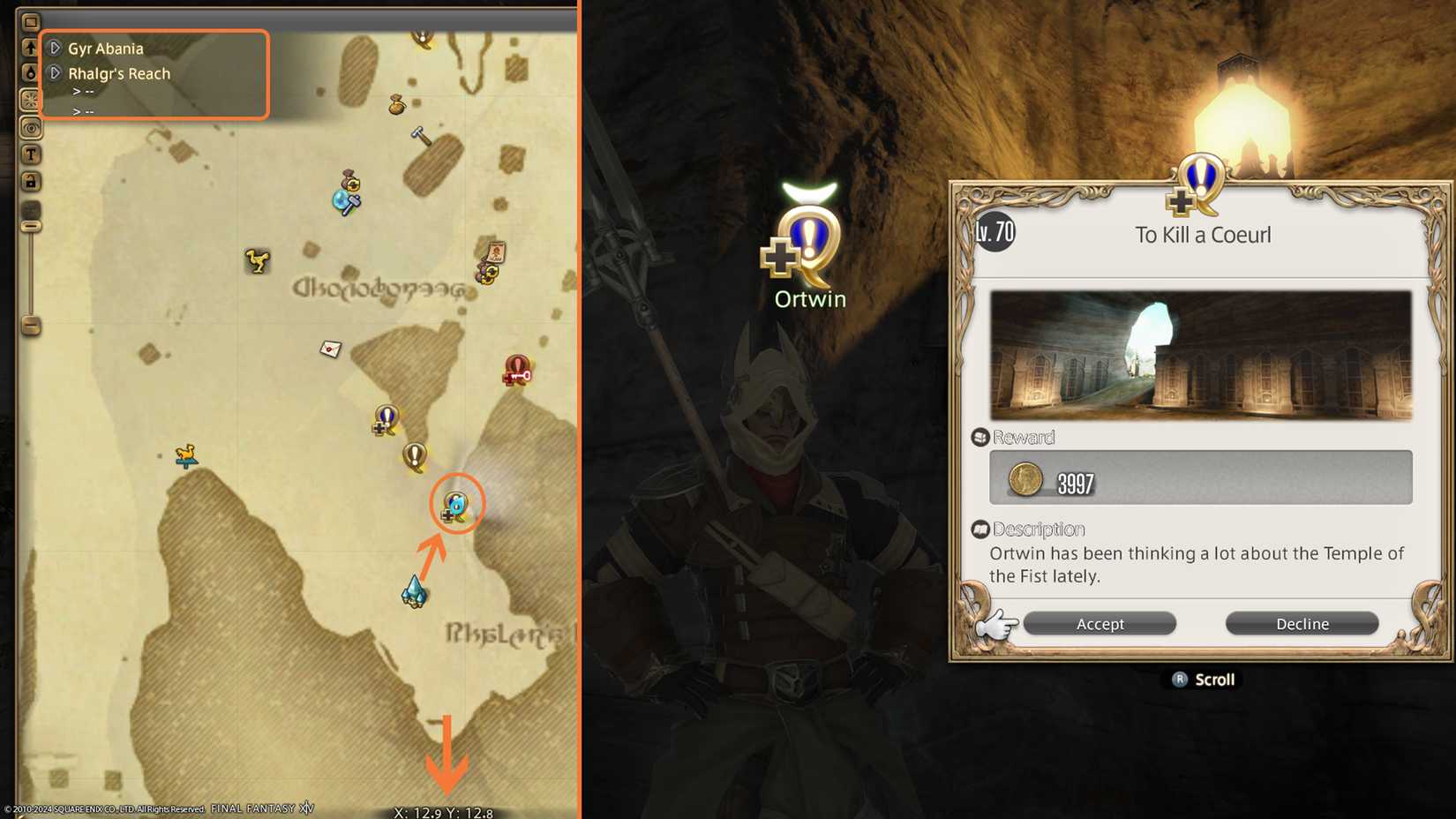The width and height of the screenshot is (1456, 819).
Task: Click the starburst icon in the map sidebar
Action: [x=30, y=100]
